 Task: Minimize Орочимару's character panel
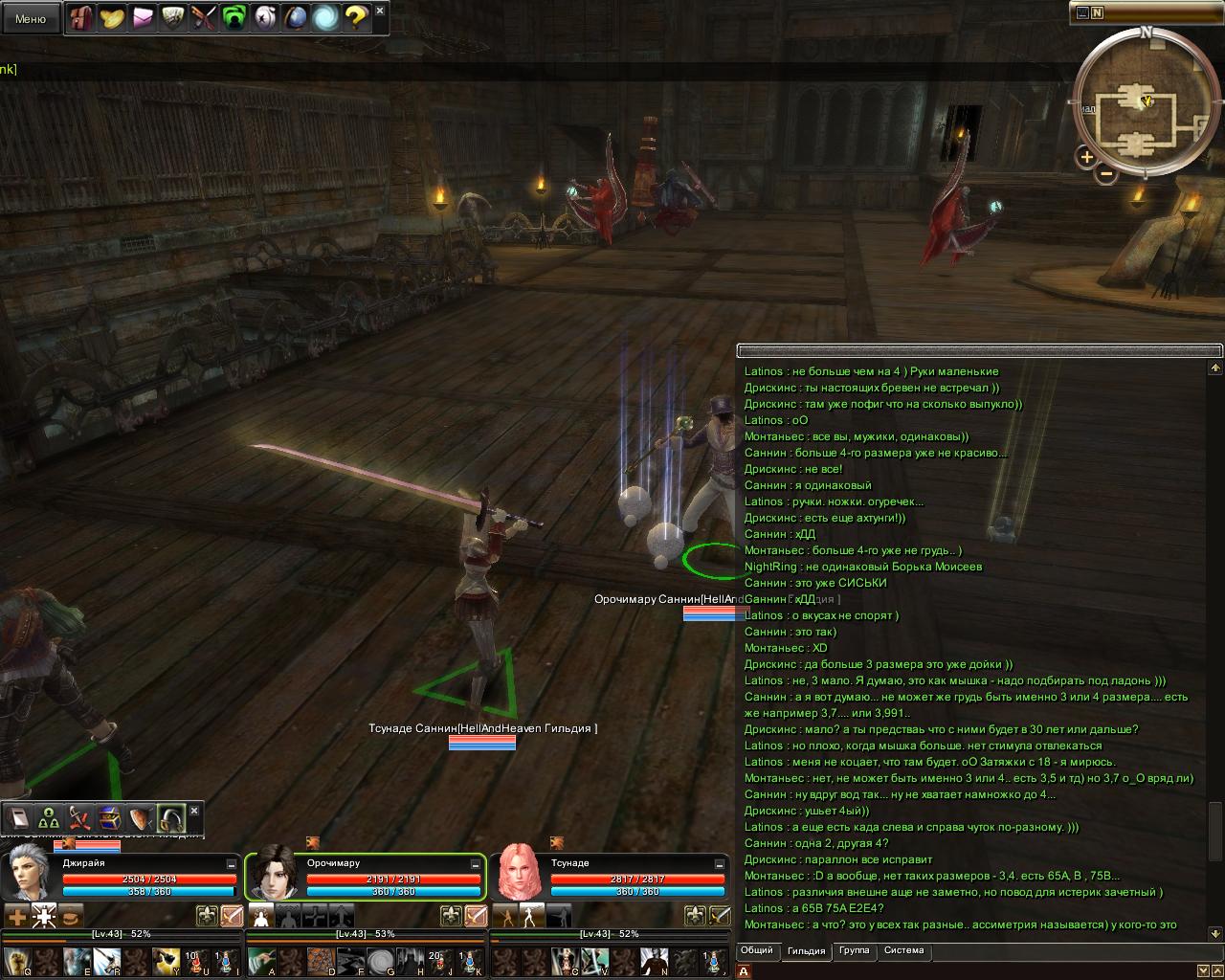point(476,863)
